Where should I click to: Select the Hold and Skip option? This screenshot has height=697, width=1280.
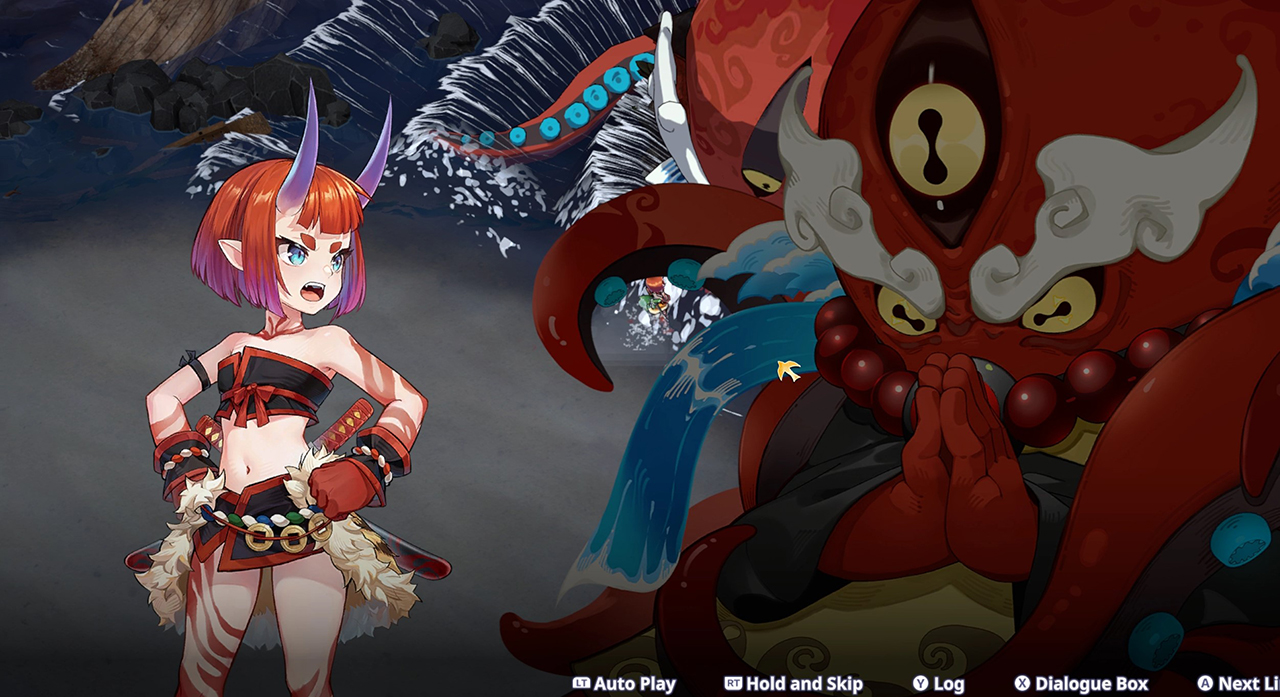(x=794, y=684)
